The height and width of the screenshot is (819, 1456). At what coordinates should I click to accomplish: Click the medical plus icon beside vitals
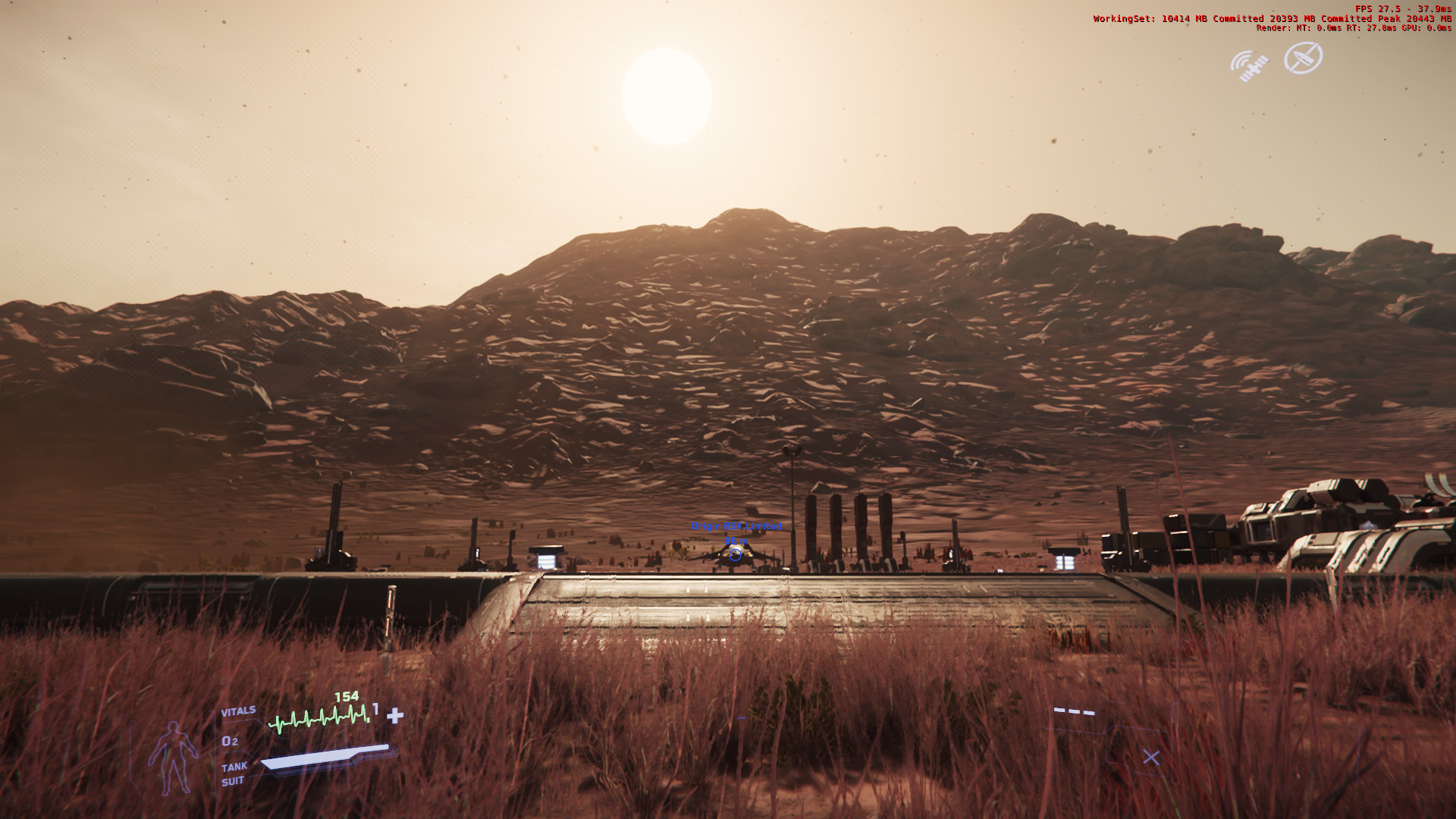click(395, 715)
